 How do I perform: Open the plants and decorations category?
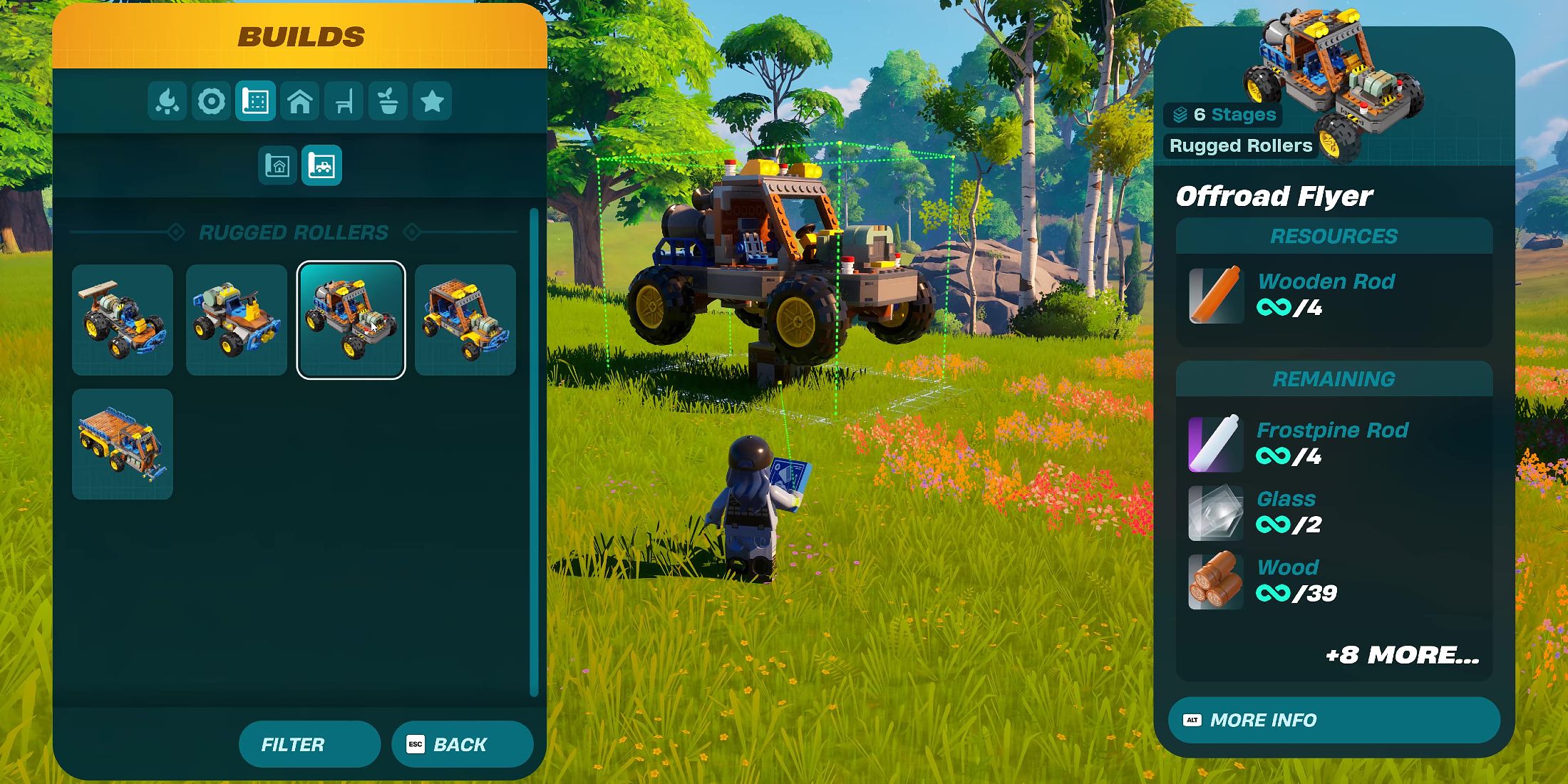click(388, 101)
